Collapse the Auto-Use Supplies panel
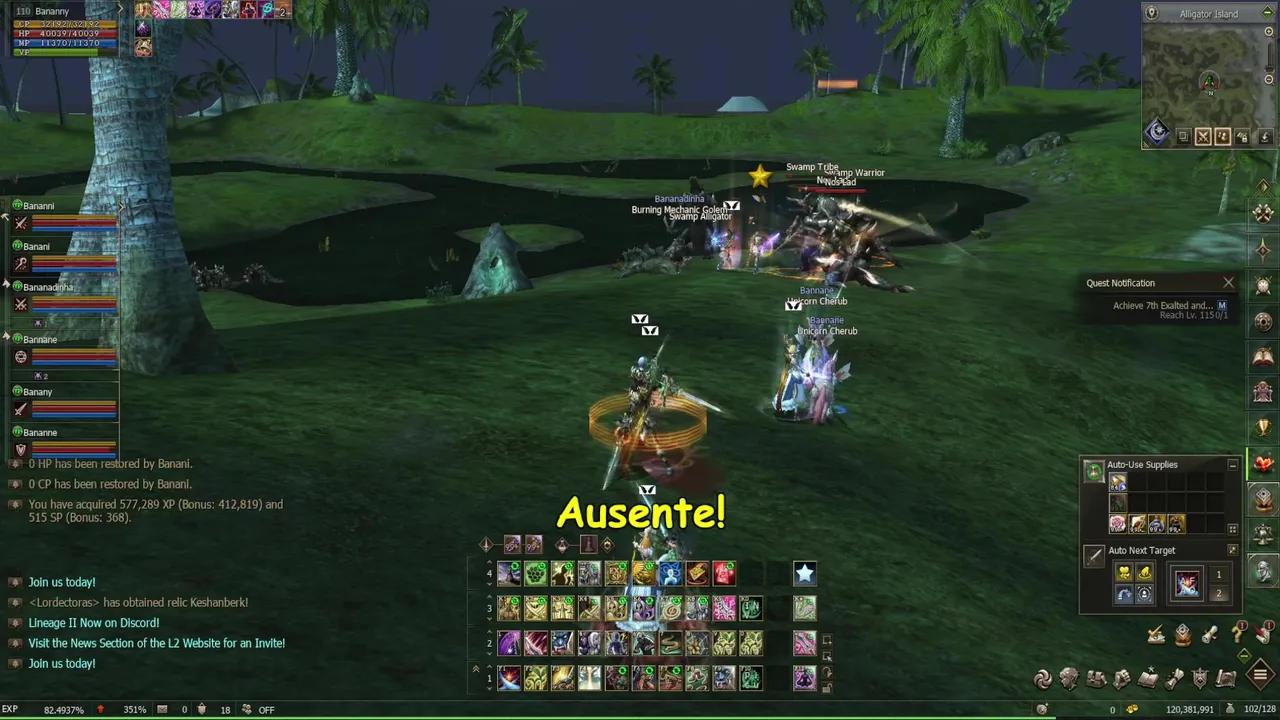The width and height of the screenshot is (1280, 720). tap(1233, 464)
